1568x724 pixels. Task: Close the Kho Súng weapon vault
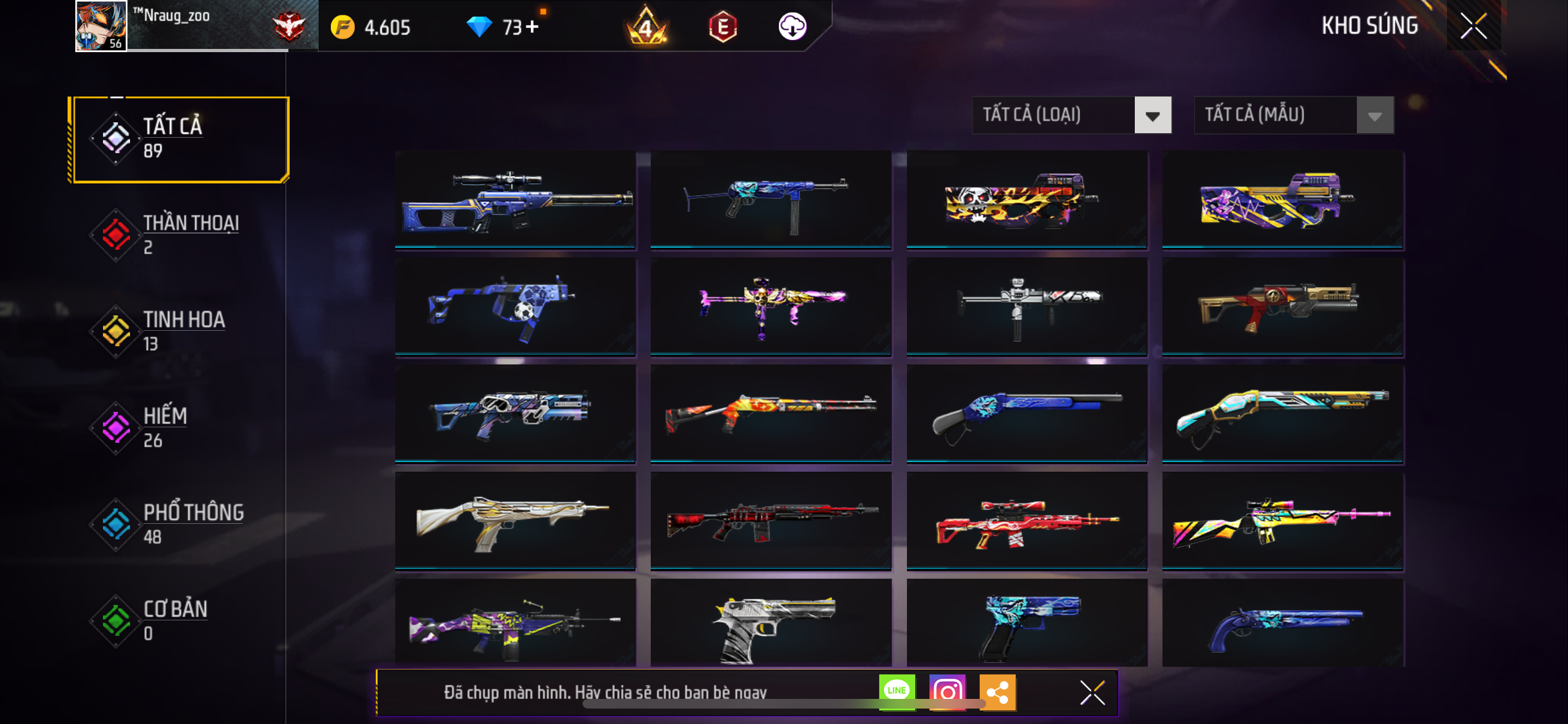pos(1473,26)
